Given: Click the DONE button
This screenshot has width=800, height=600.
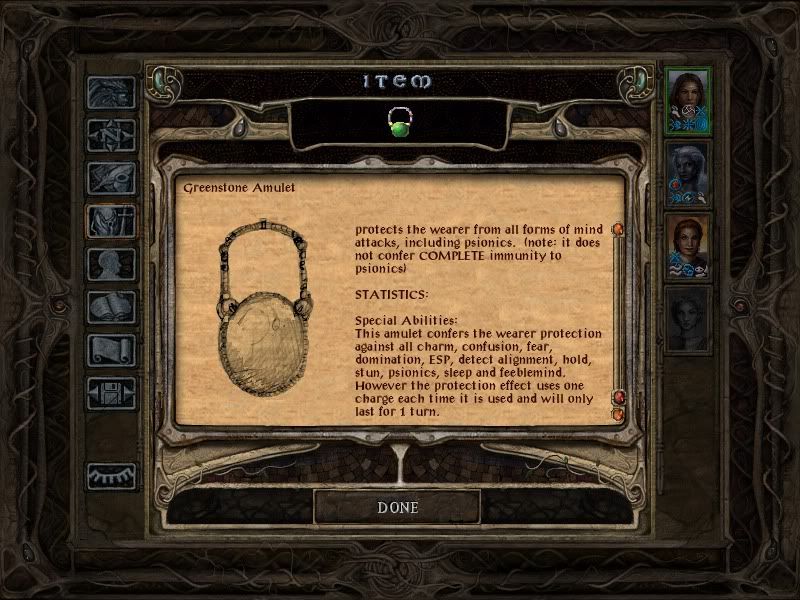Looking at the screenshot, I should [x=397, y=507].
